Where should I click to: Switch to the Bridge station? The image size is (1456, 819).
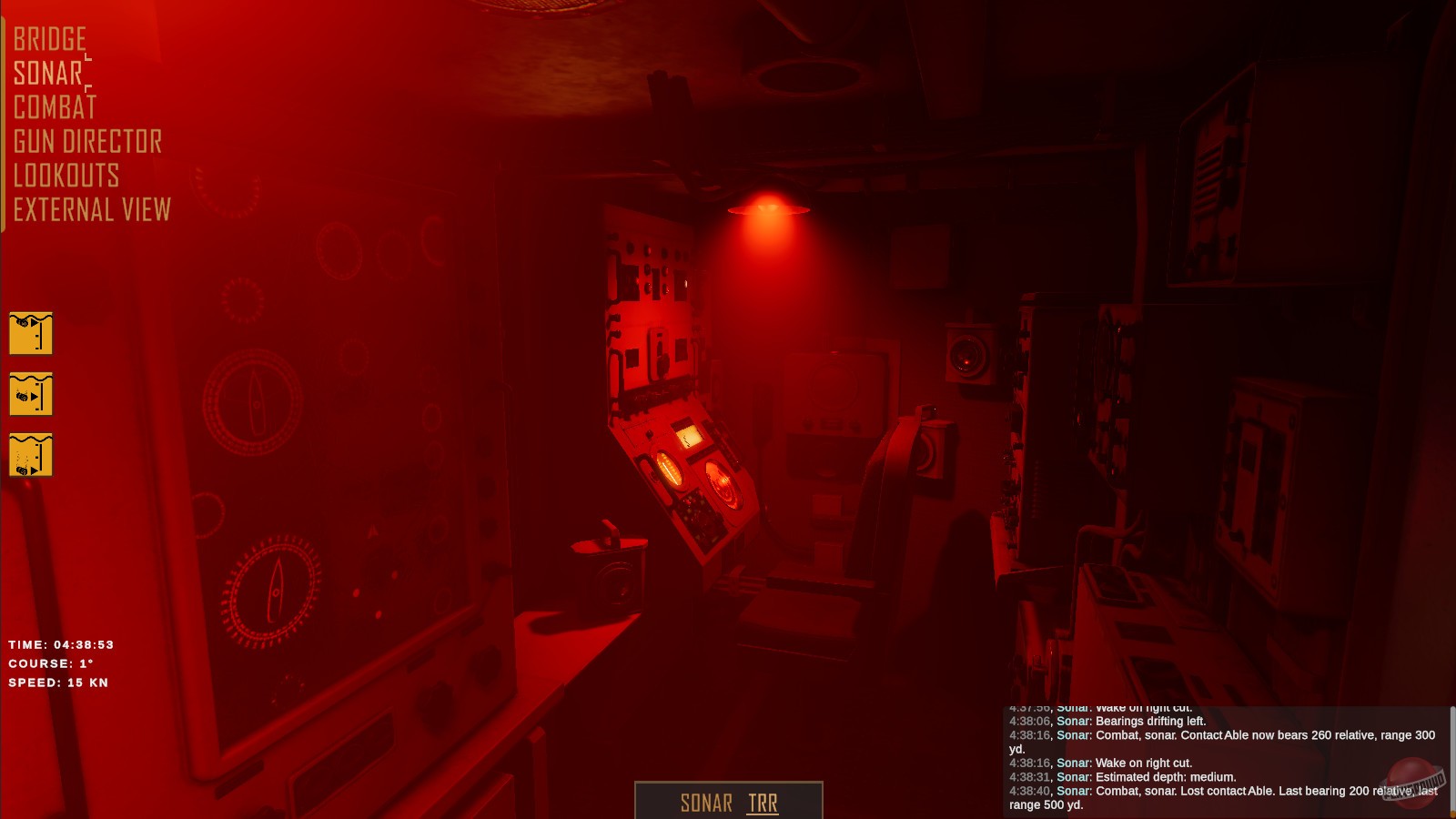point(50,40)
